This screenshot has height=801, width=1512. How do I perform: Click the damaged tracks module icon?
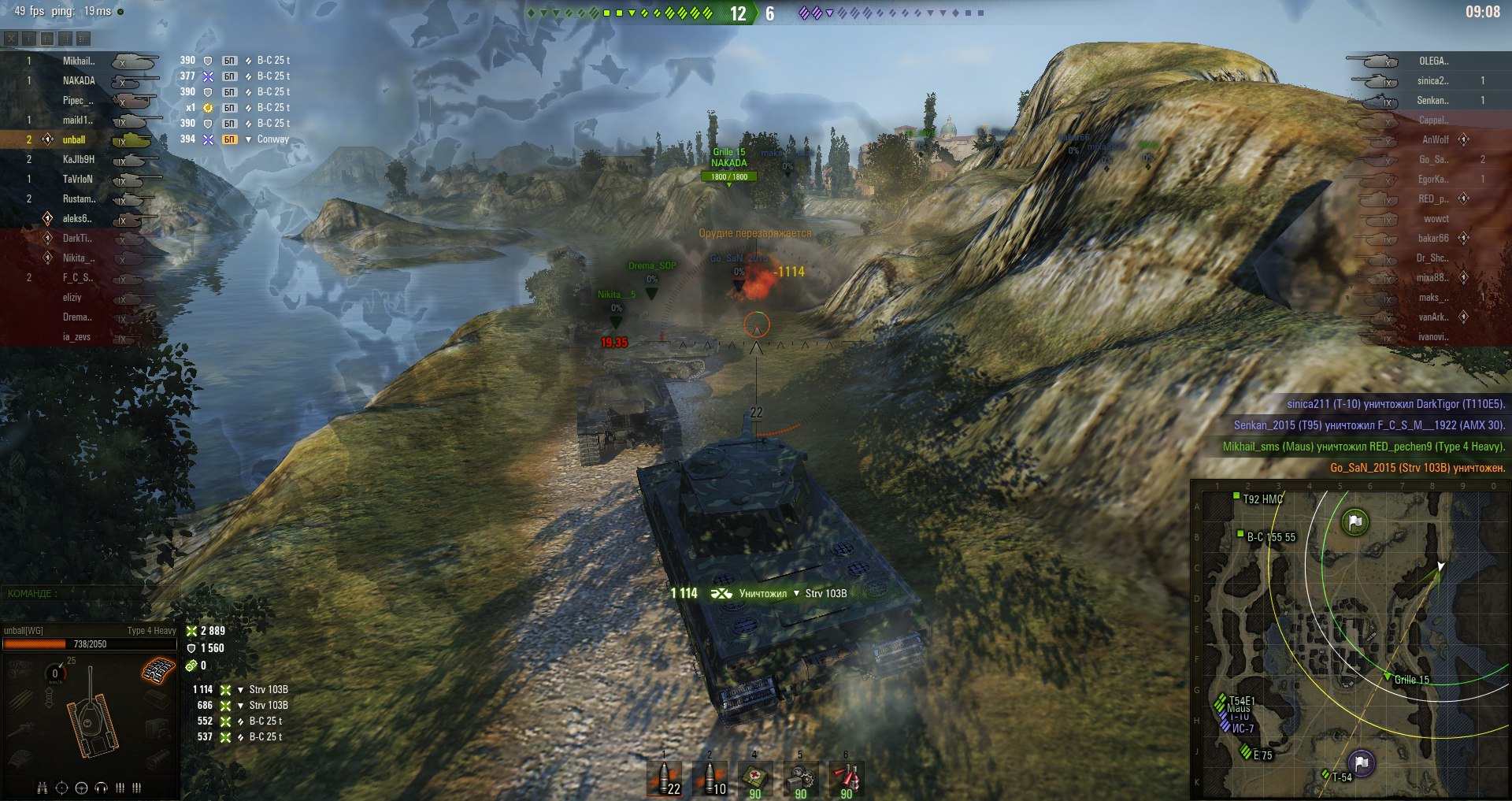point(158,671)
